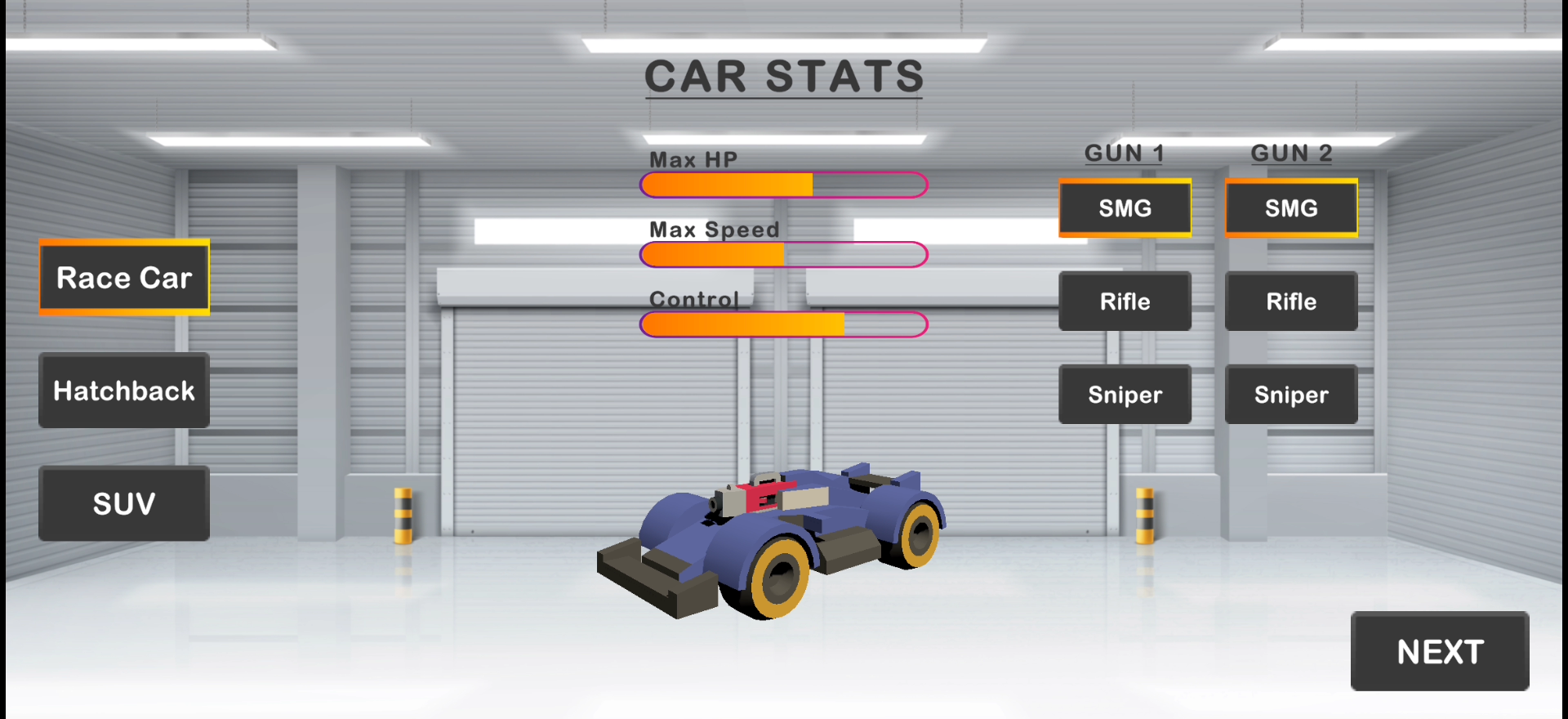Image resolution: width=1568 pixels, height=719 pixels.
Task: Switch to the SUV vehicle
Action: pyautogui.click(x=123, y=503)
